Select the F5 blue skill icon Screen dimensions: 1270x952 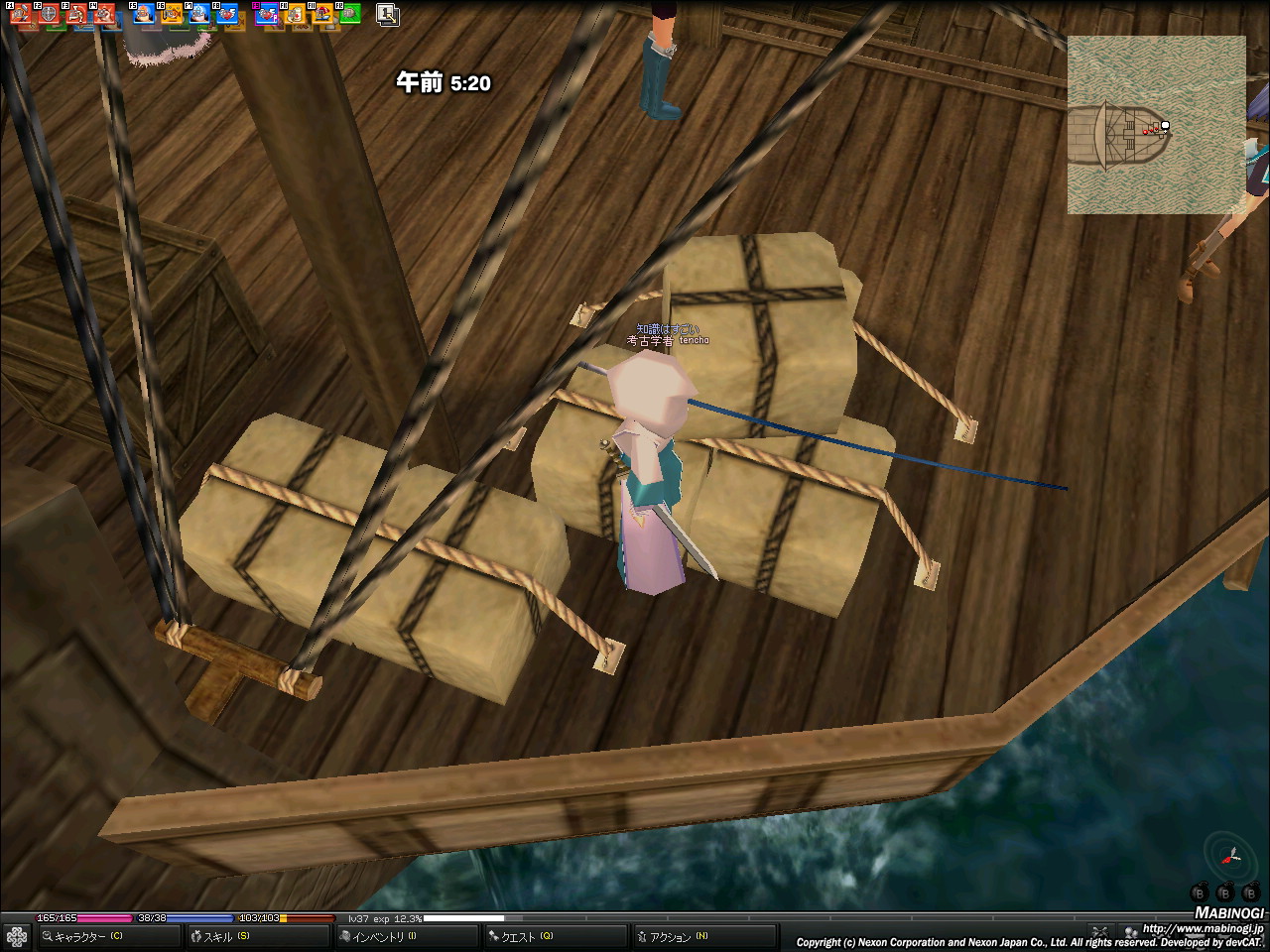coord(143,14)
